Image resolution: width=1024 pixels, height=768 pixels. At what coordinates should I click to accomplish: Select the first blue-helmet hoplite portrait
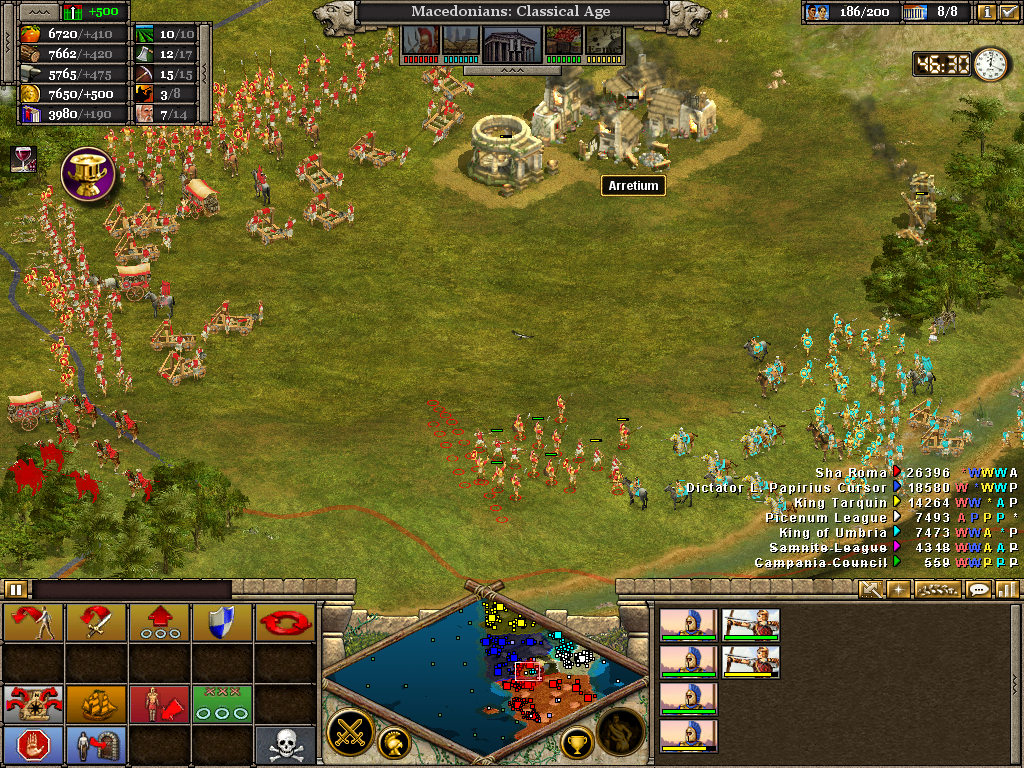click(688, 625)
